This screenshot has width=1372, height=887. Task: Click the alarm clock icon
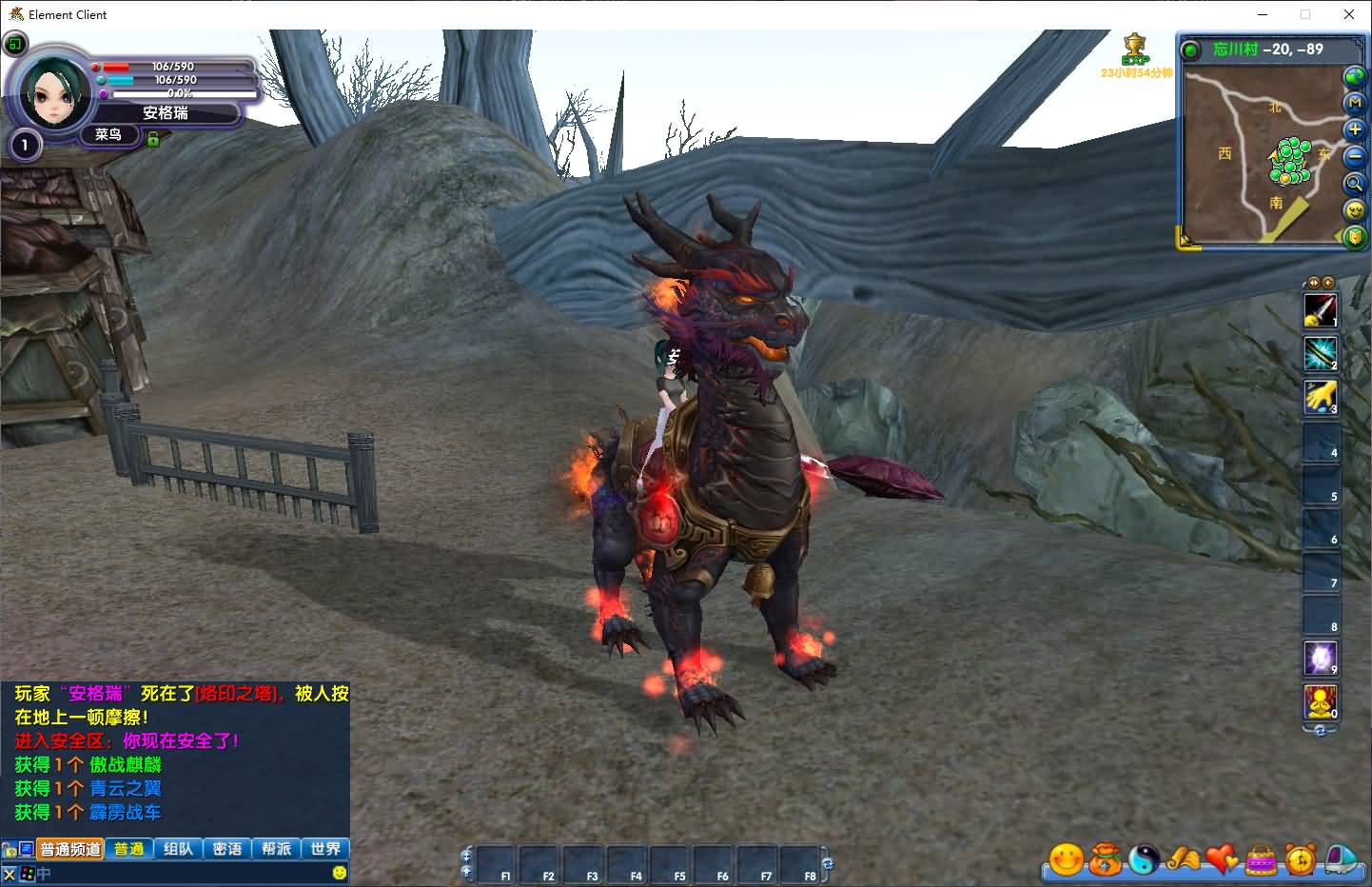(x=1301, y=859)
